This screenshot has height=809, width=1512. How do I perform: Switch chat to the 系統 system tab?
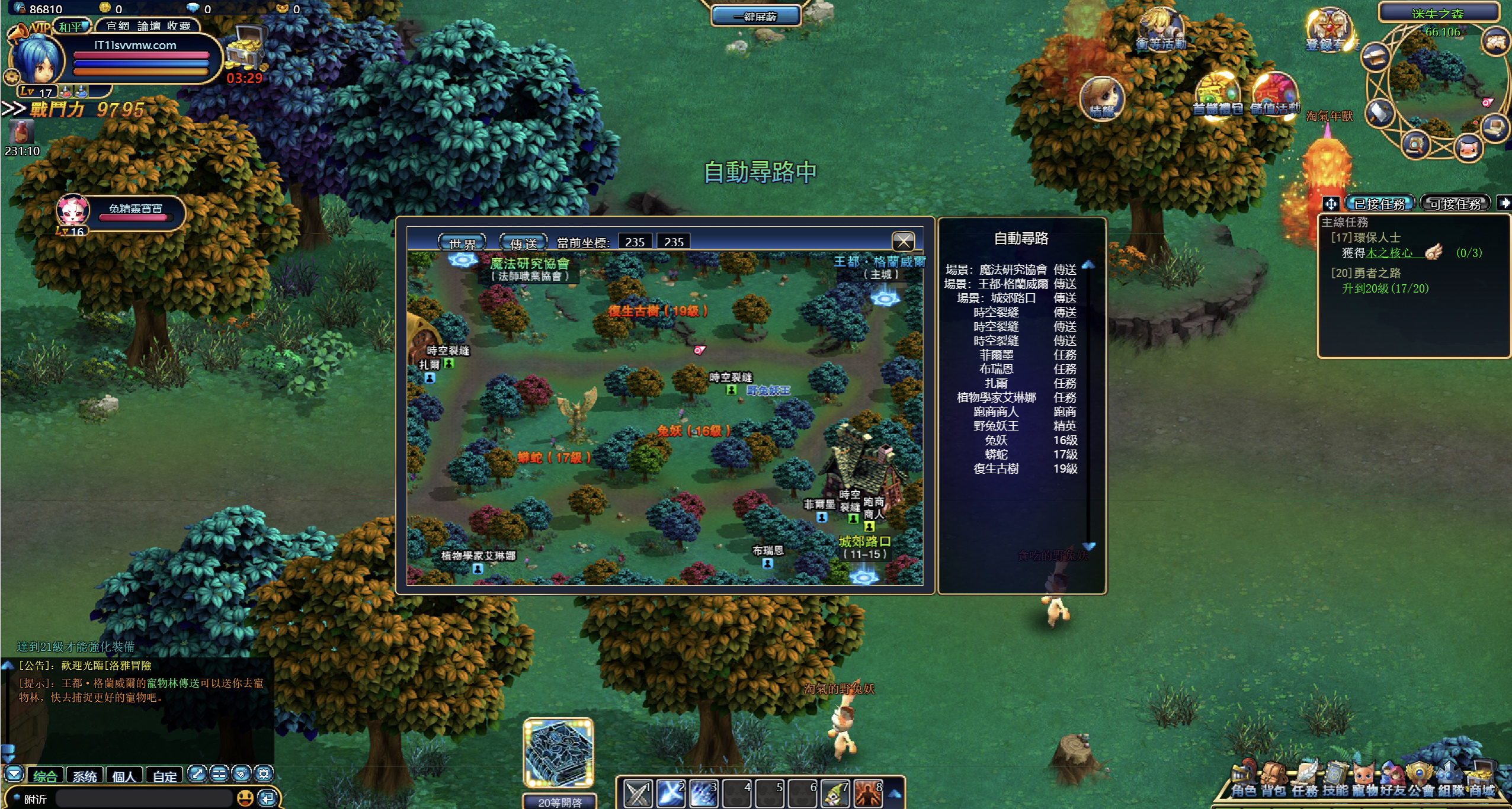(x=85, y=776)
